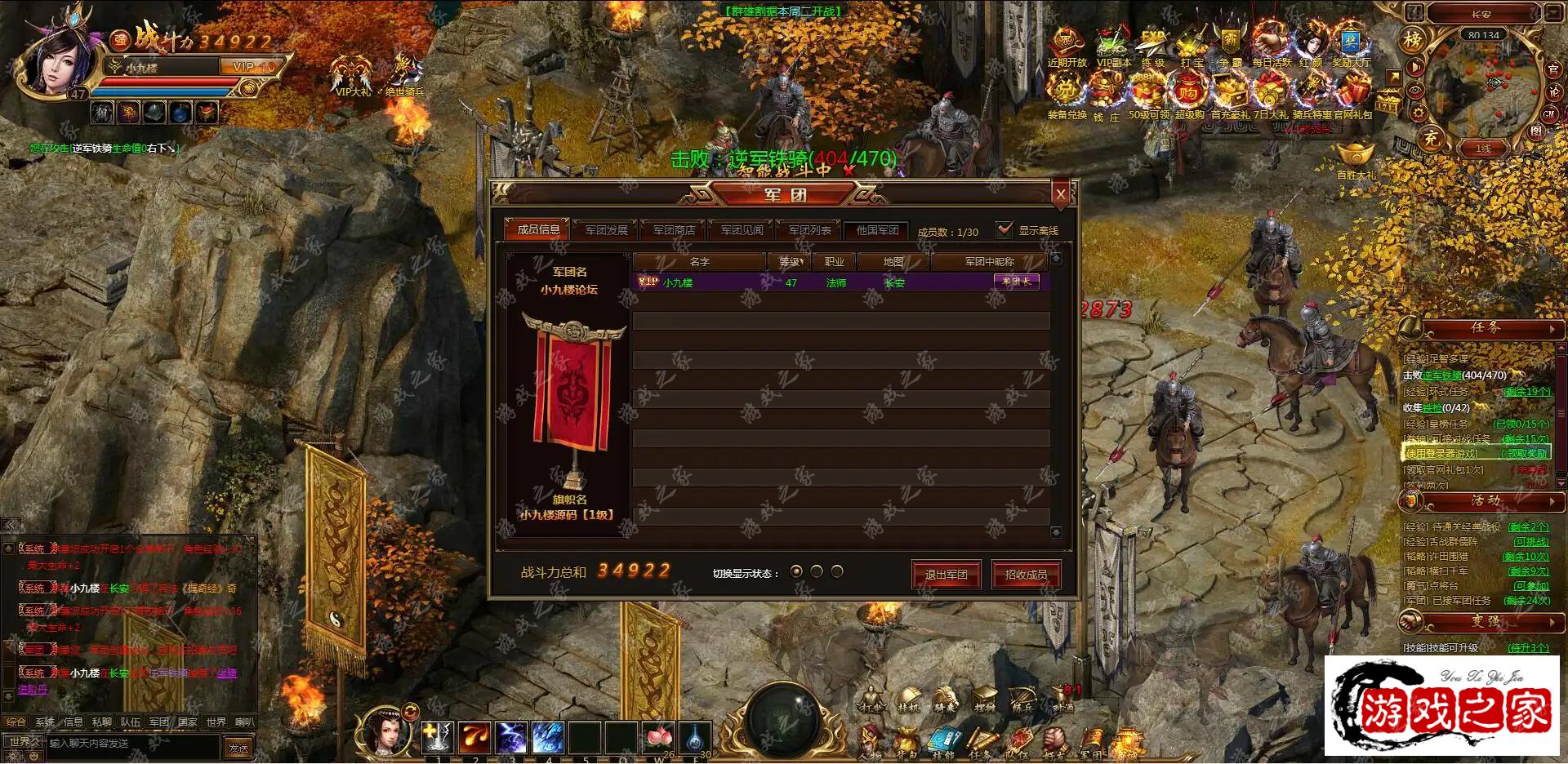The height and width of the screenshot is (764, 1568).
Task: Click the 发送 send chat button
Action: [238, 748]
